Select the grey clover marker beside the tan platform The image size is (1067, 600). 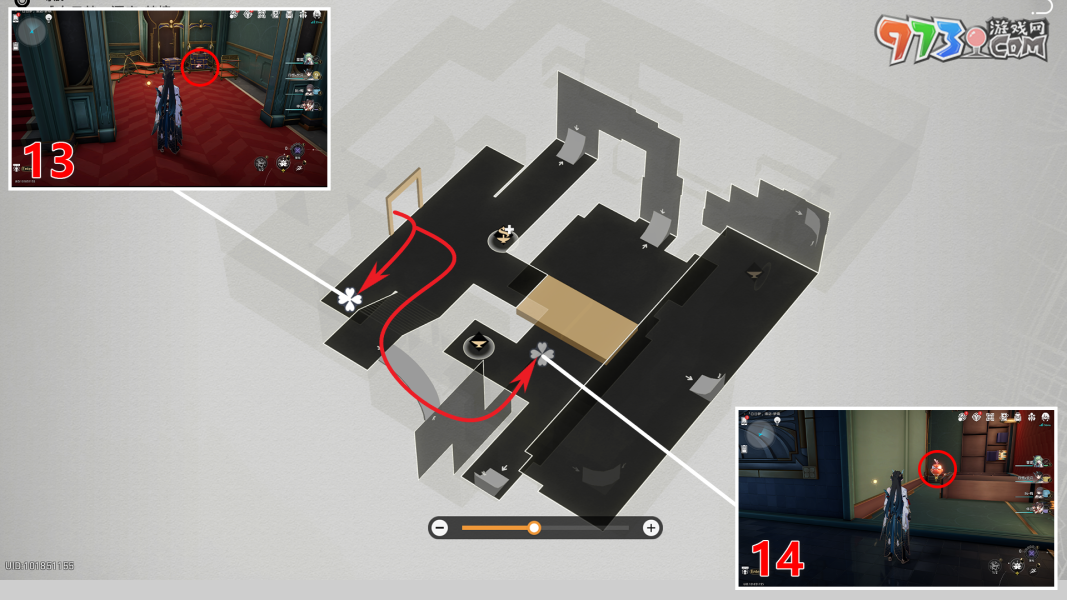[x=541, y=353]
